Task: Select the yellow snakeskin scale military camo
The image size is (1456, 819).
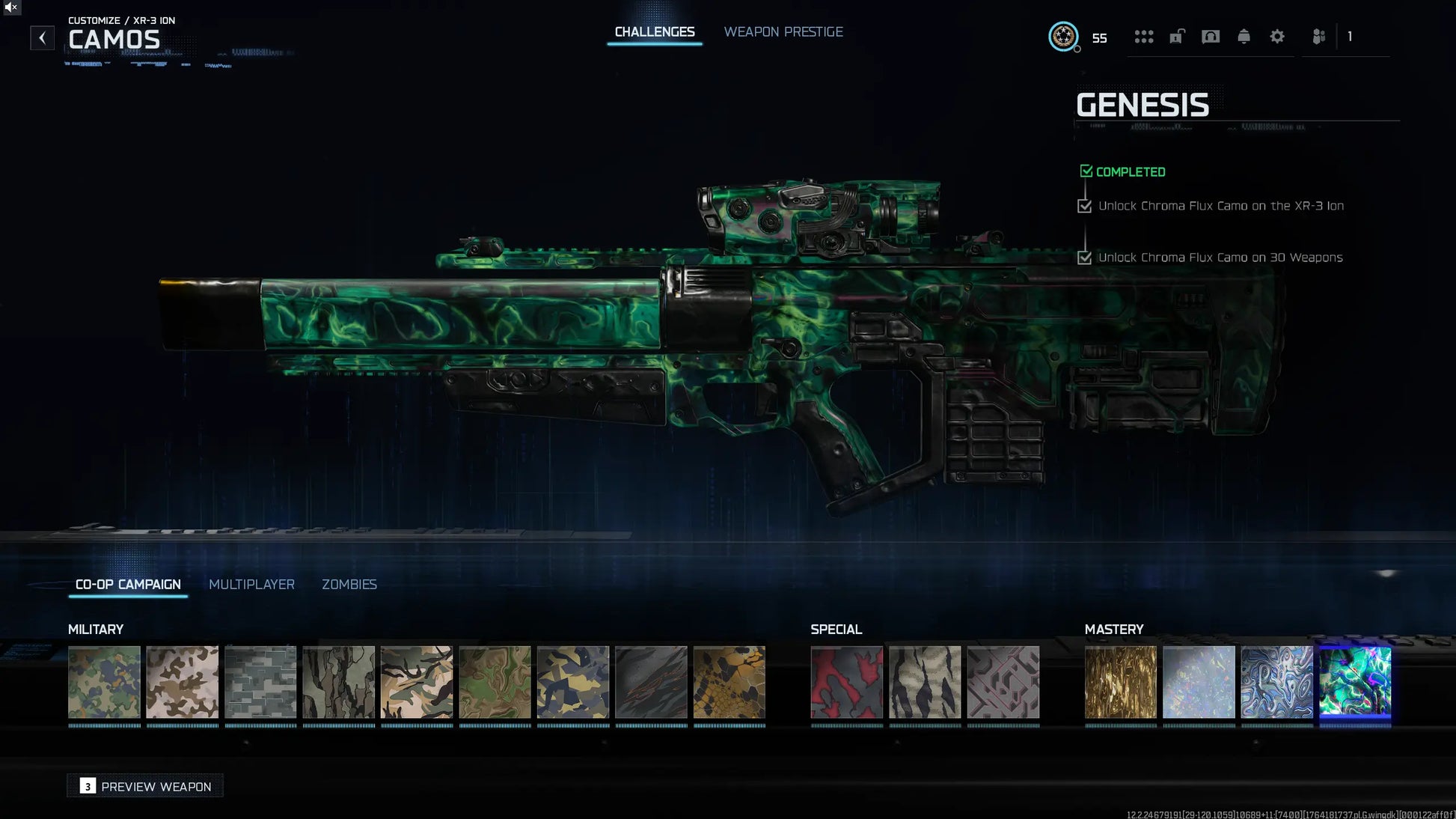Action: (729, 682)
